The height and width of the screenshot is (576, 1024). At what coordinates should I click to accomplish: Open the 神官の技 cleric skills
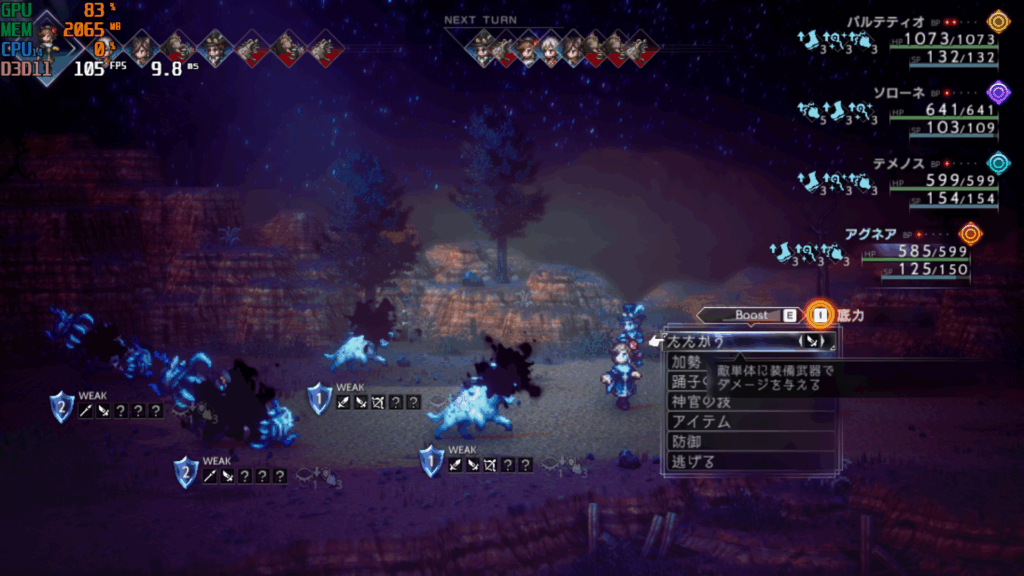point(700,401)
